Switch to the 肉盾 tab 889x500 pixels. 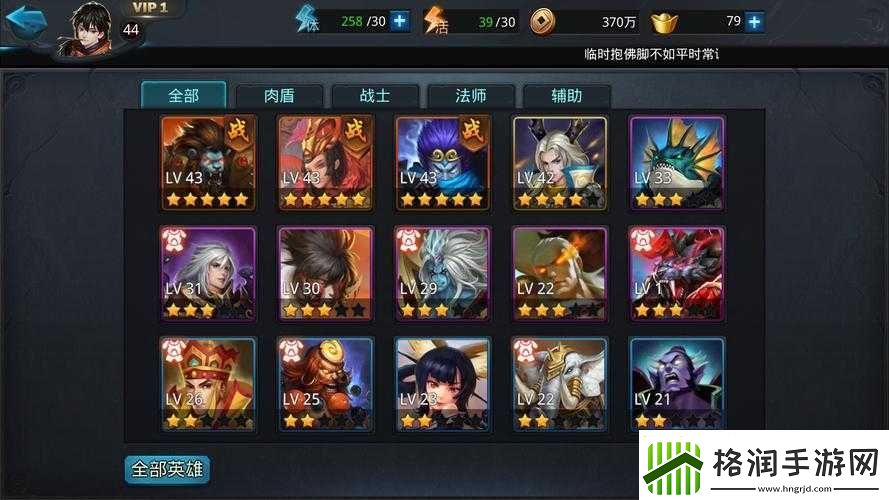coord(279,96)
